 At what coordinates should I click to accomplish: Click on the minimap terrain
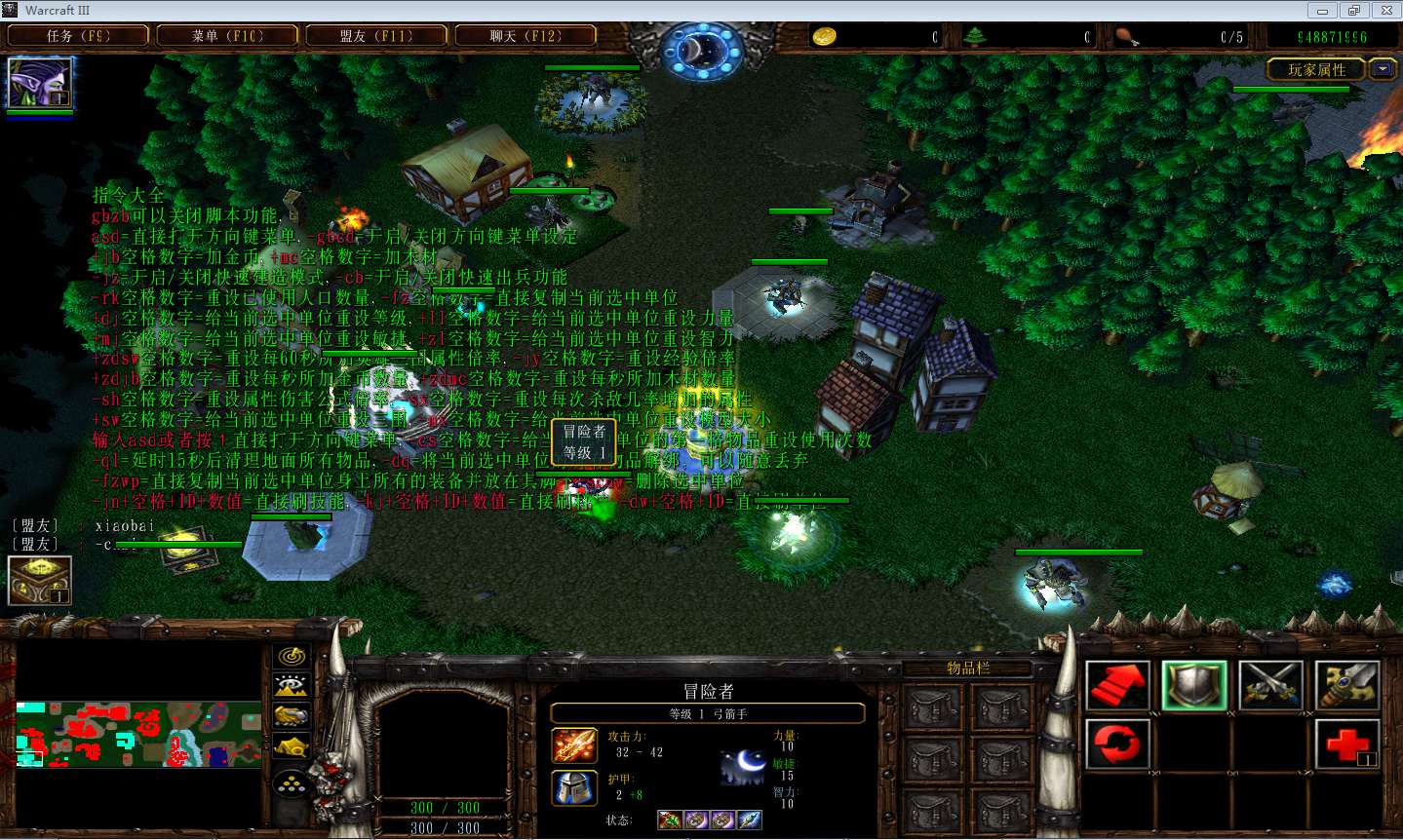pos(136,733)
